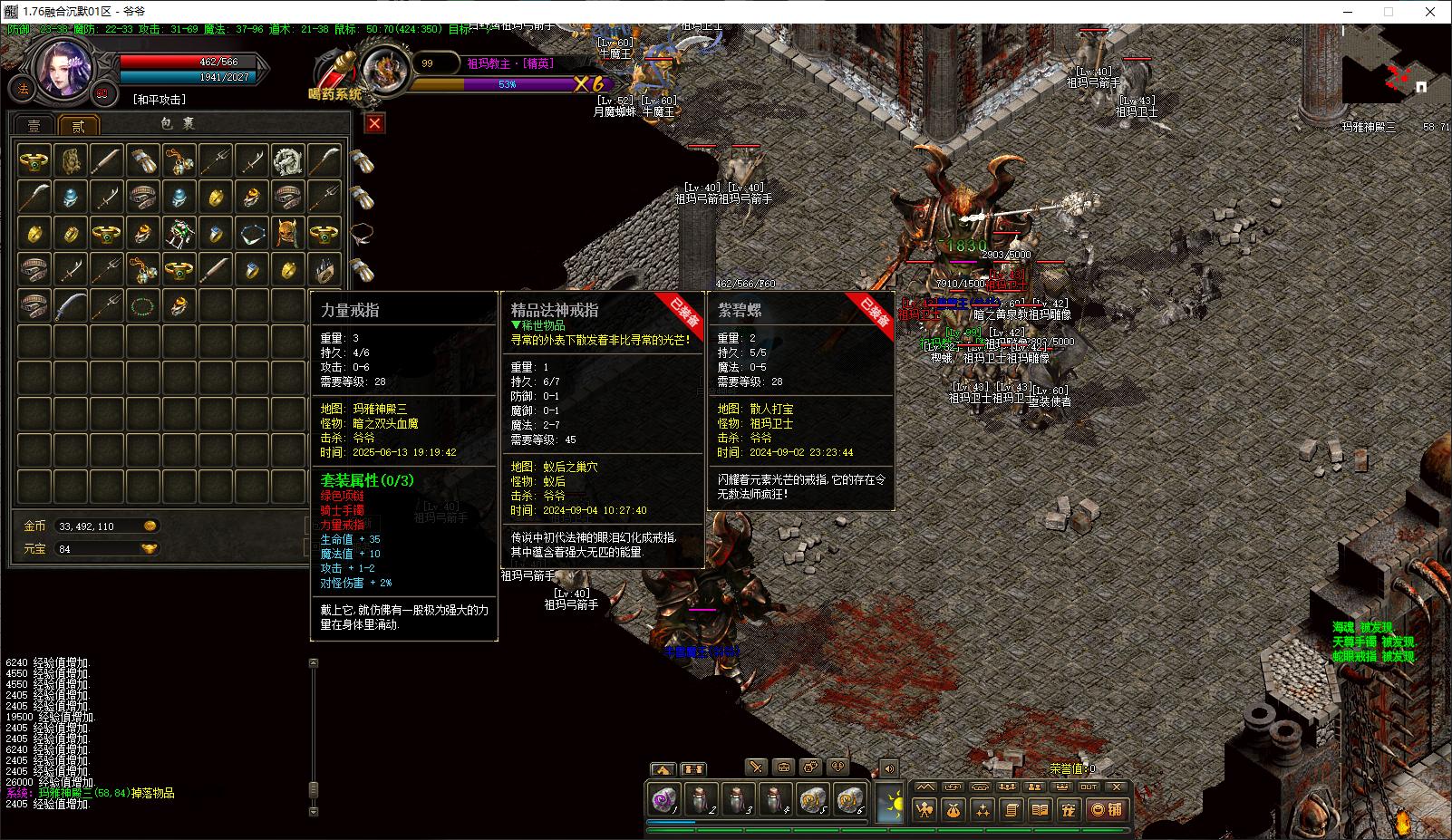
Task: Select bag page 贰 tab
Action: 78,125
